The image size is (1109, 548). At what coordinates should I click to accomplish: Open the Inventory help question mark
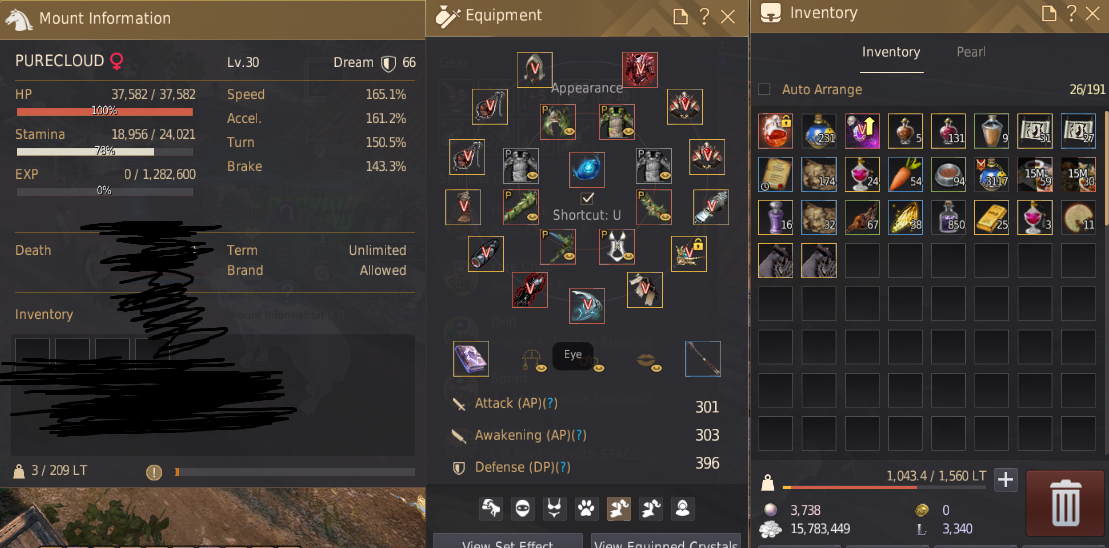[1071, 14]
